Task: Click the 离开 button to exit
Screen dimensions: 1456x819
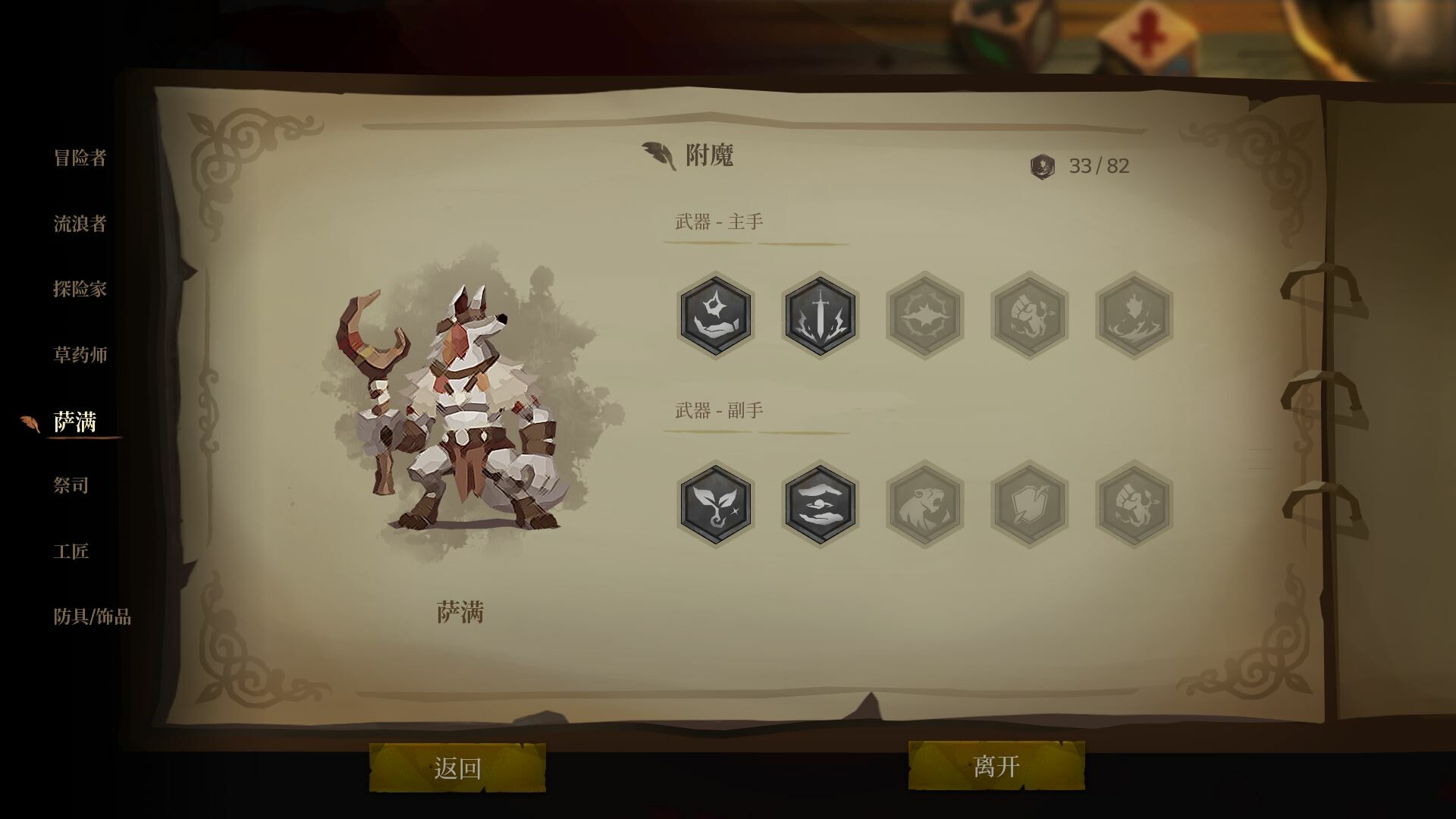Action: click(993, 766)
